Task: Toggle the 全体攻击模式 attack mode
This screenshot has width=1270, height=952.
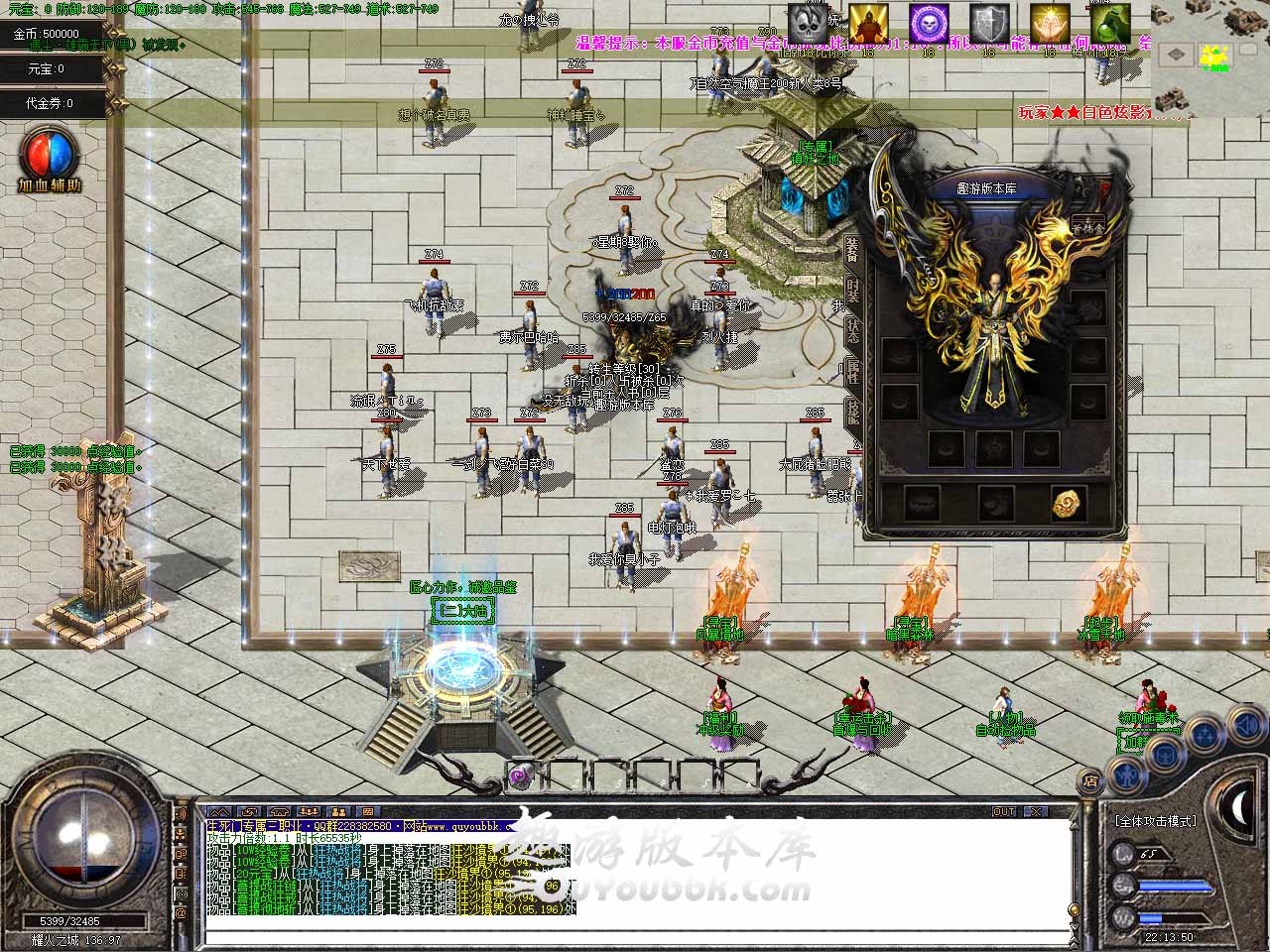Action: coord(1156,821)
